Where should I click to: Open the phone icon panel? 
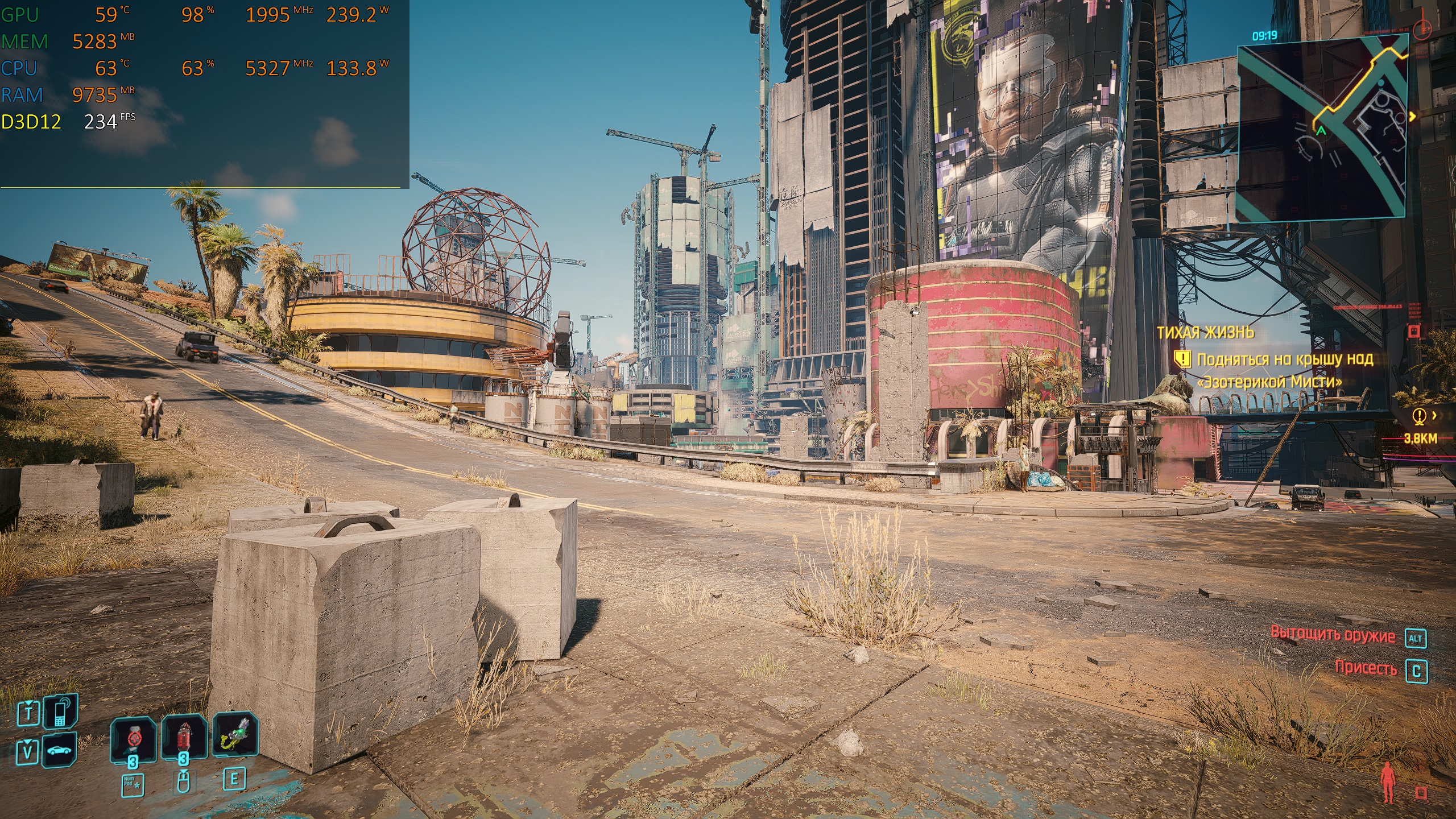pos(60,712)
